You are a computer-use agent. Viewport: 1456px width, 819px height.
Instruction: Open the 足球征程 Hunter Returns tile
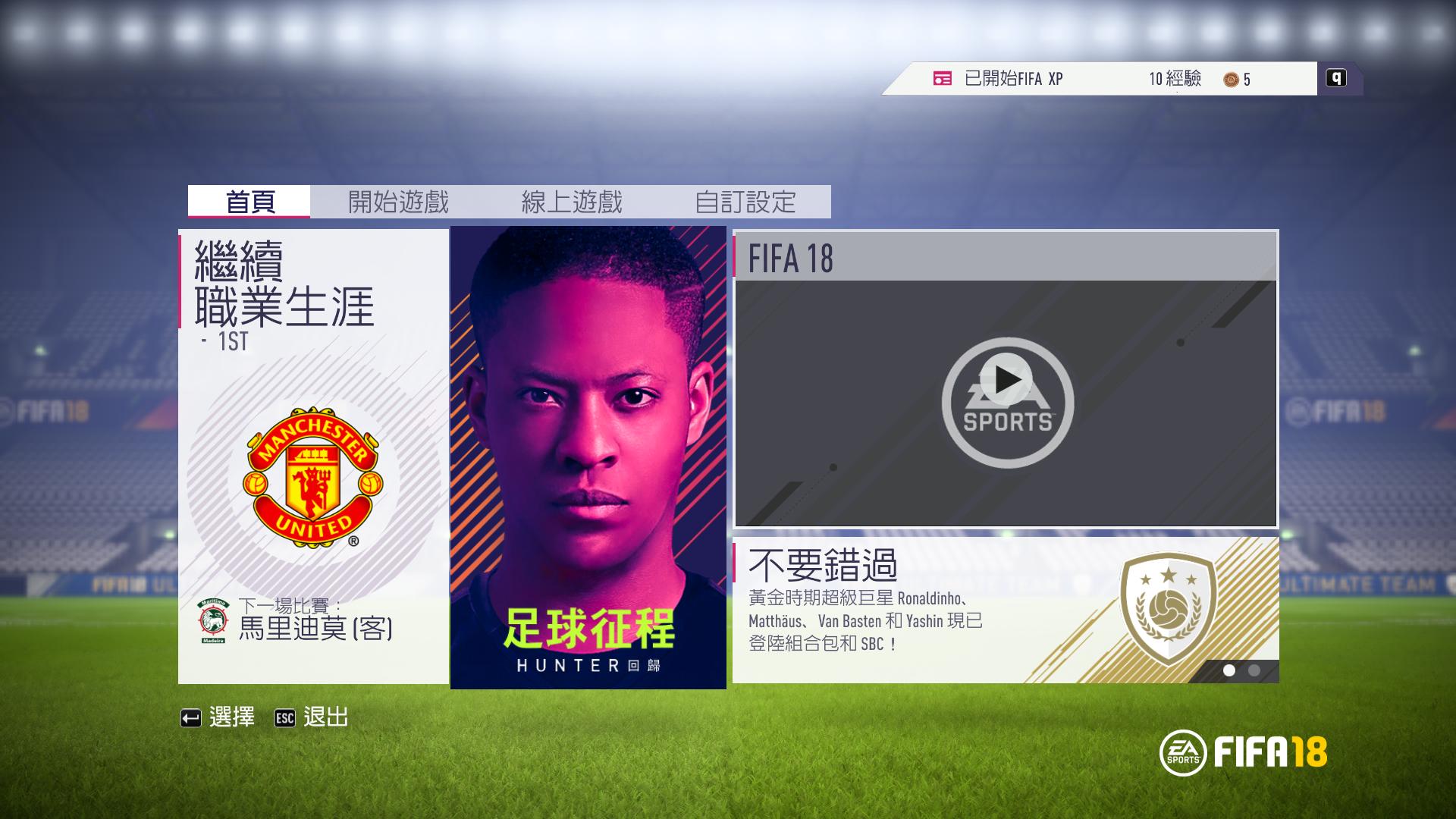[x=588, y=455]
